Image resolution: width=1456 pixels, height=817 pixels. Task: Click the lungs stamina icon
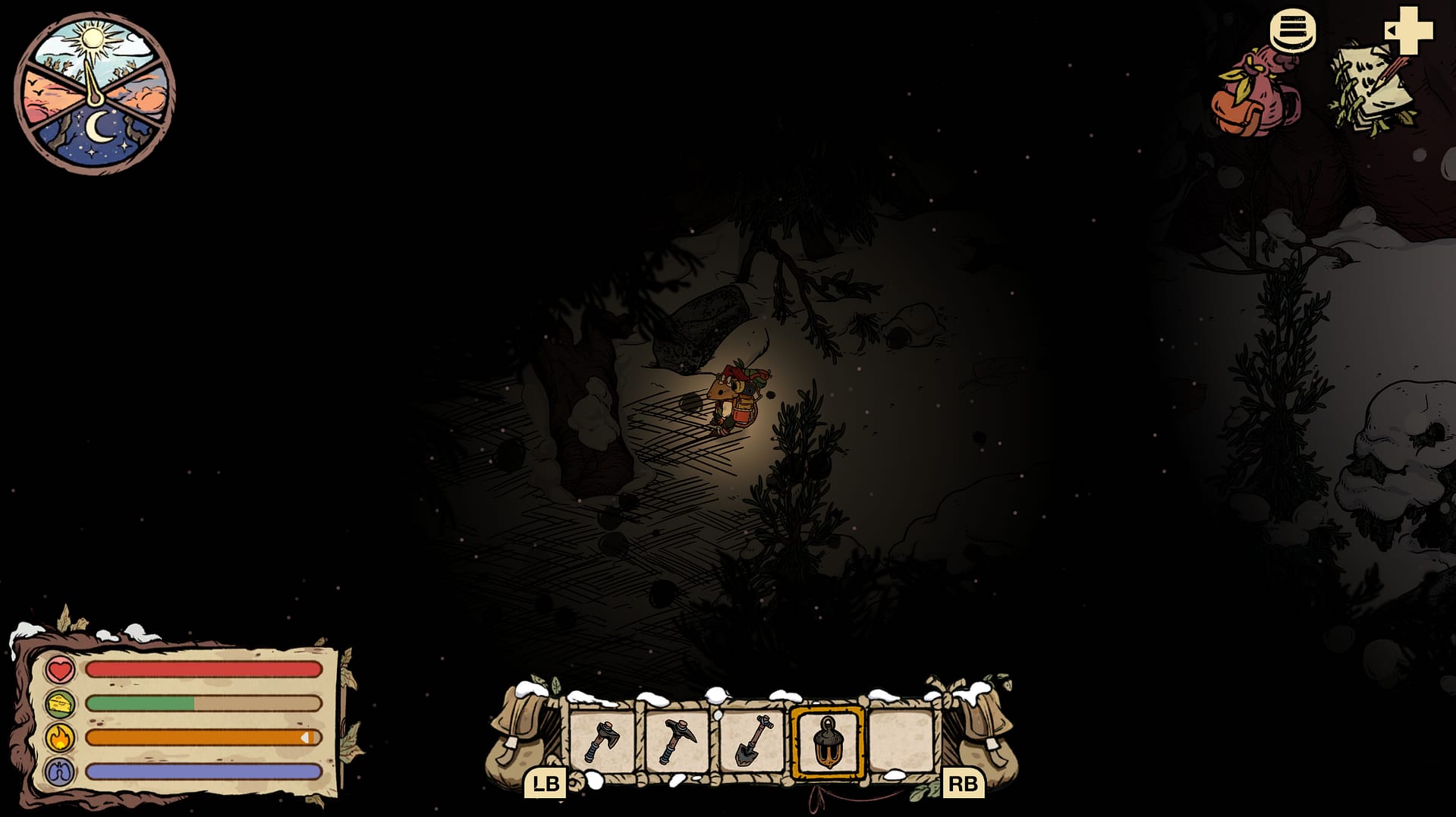point(60,771)
